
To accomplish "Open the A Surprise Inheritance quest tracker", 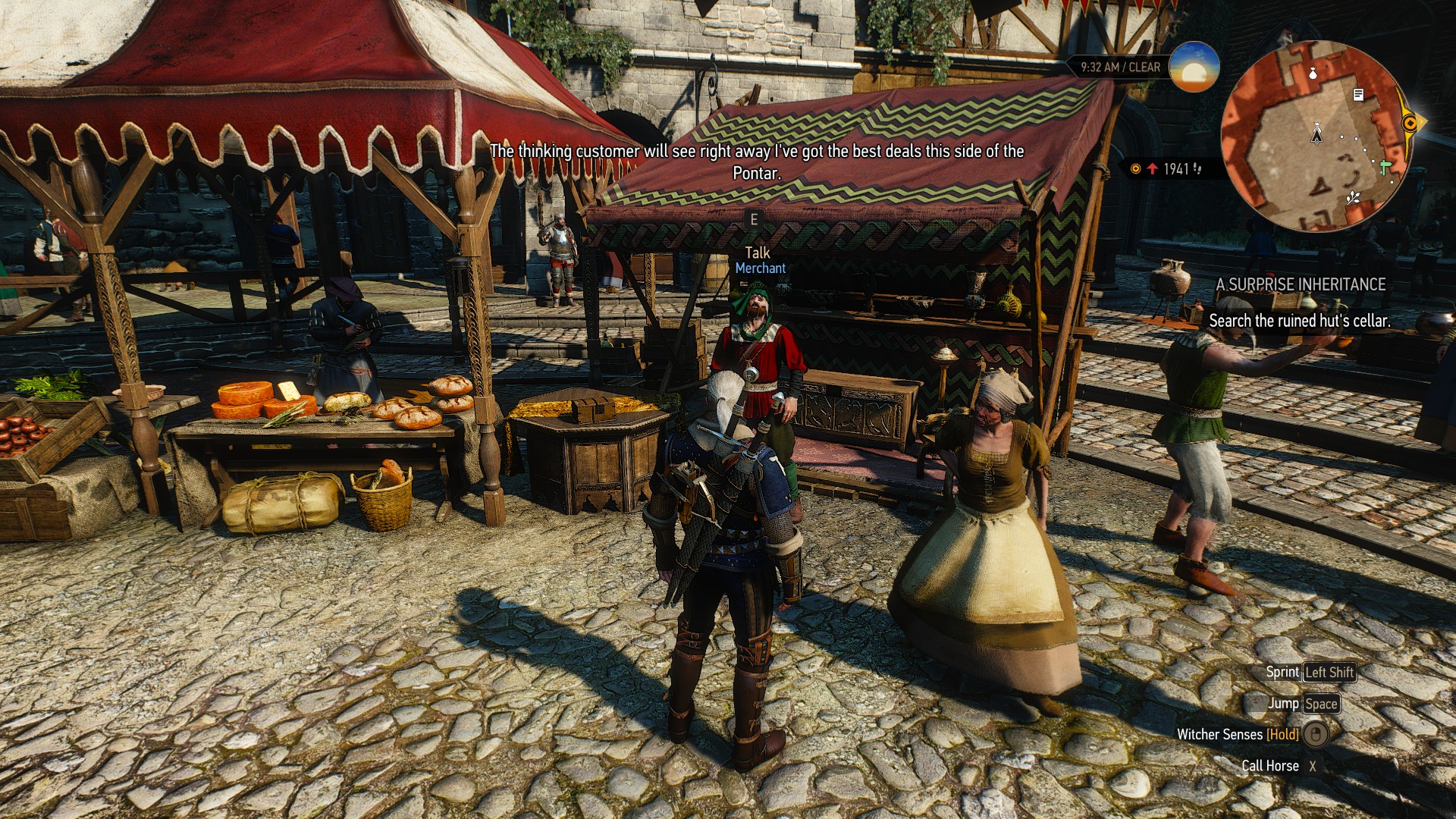I will pos(1301,284).
